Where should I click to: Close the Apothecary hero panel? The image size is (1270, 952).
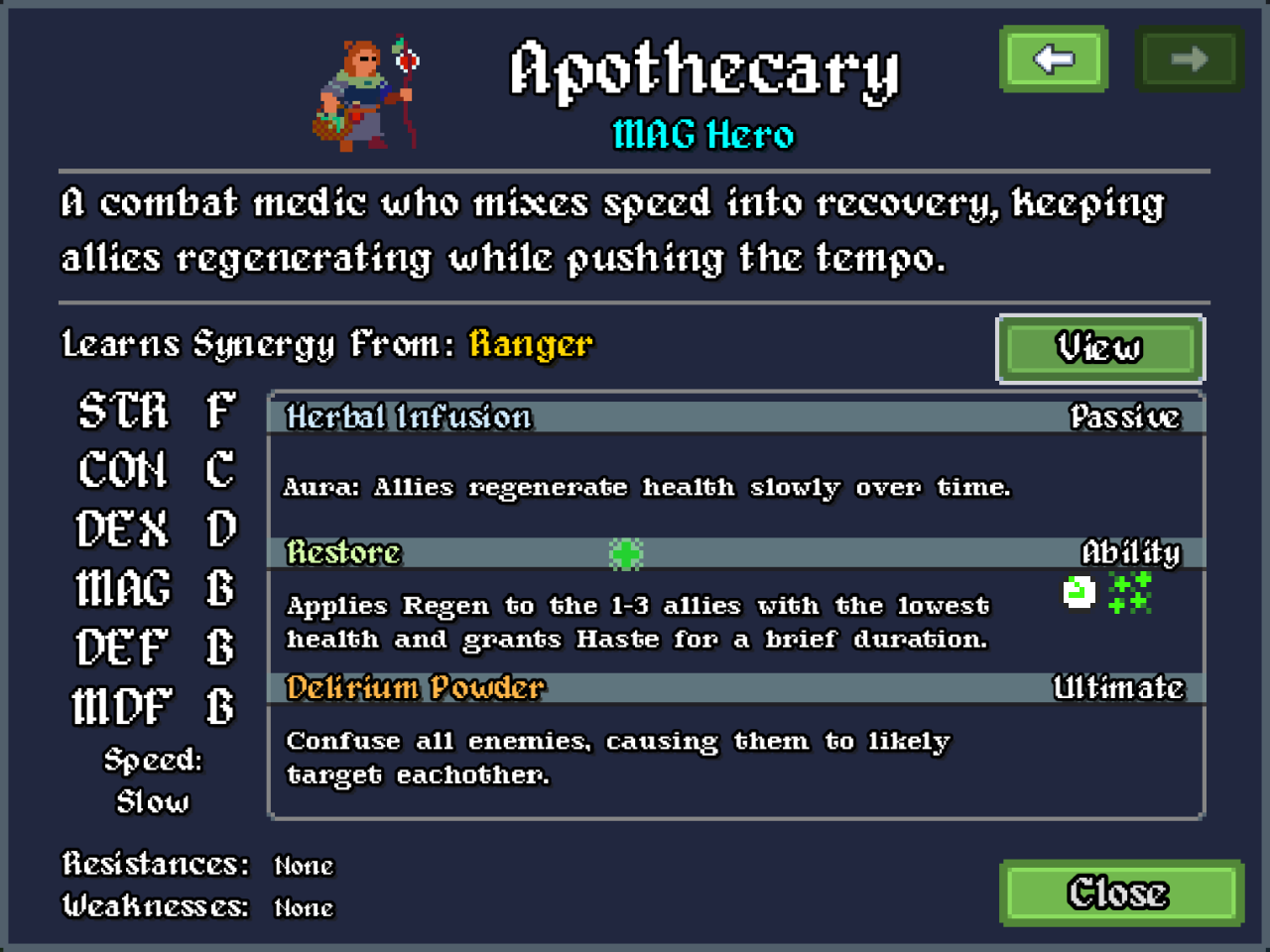[x=1120, y=892]
